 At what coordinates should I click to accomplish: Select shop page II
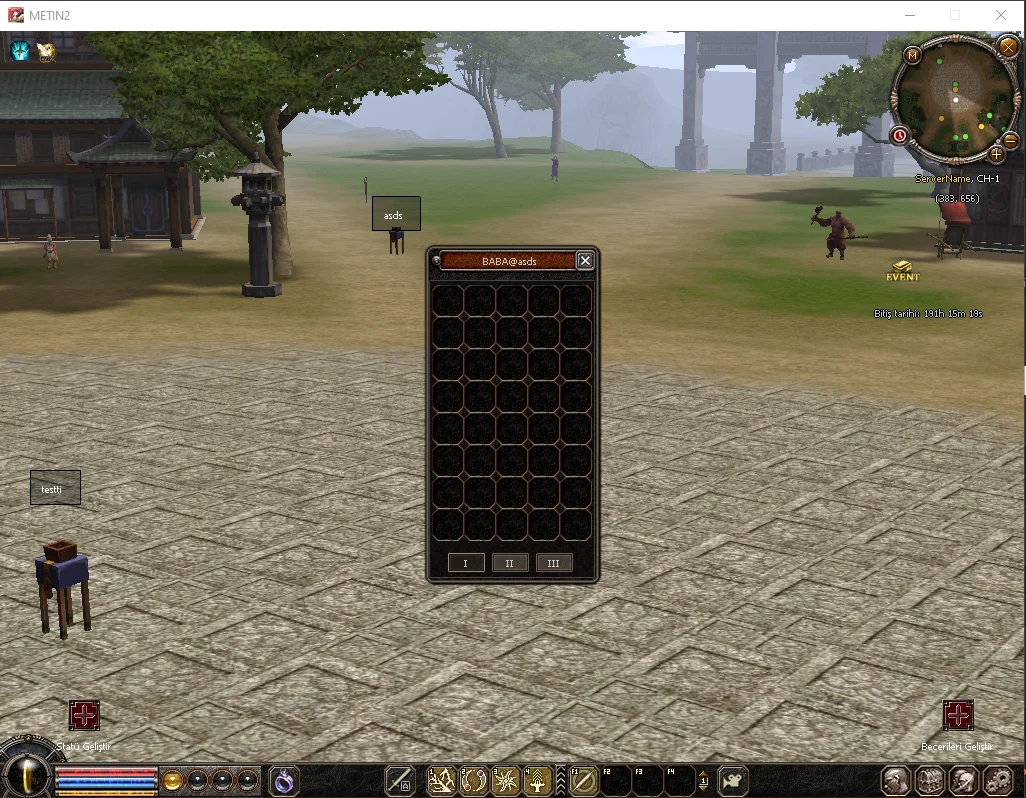coord(509,563)
